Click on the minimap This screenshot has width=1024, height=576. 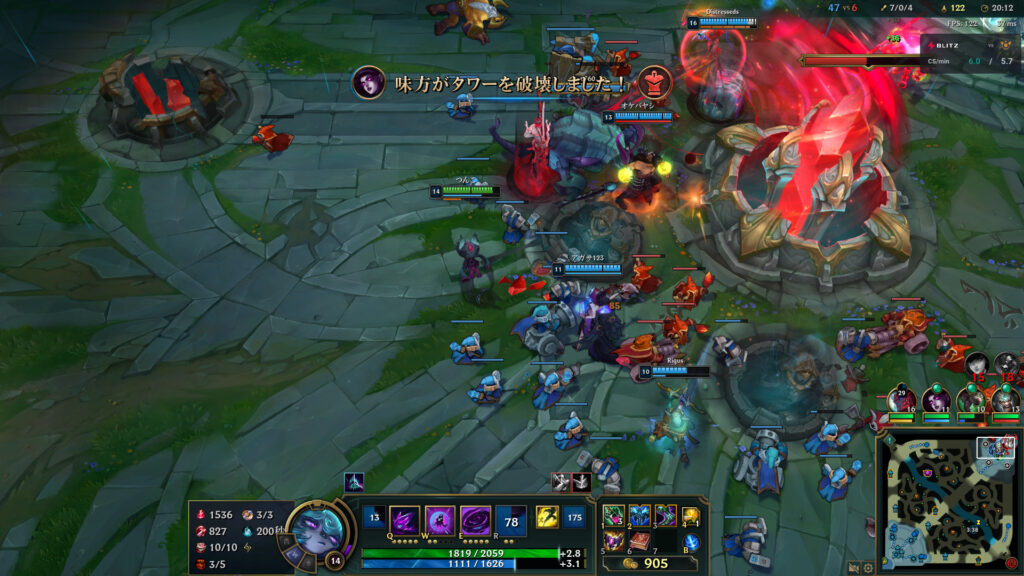point(948,498)
